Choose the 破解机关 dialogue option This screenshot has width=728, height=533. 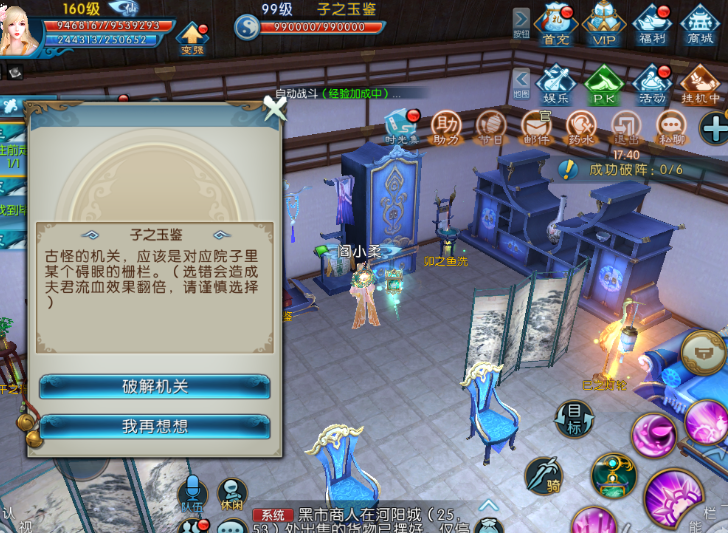coord(155,387)
